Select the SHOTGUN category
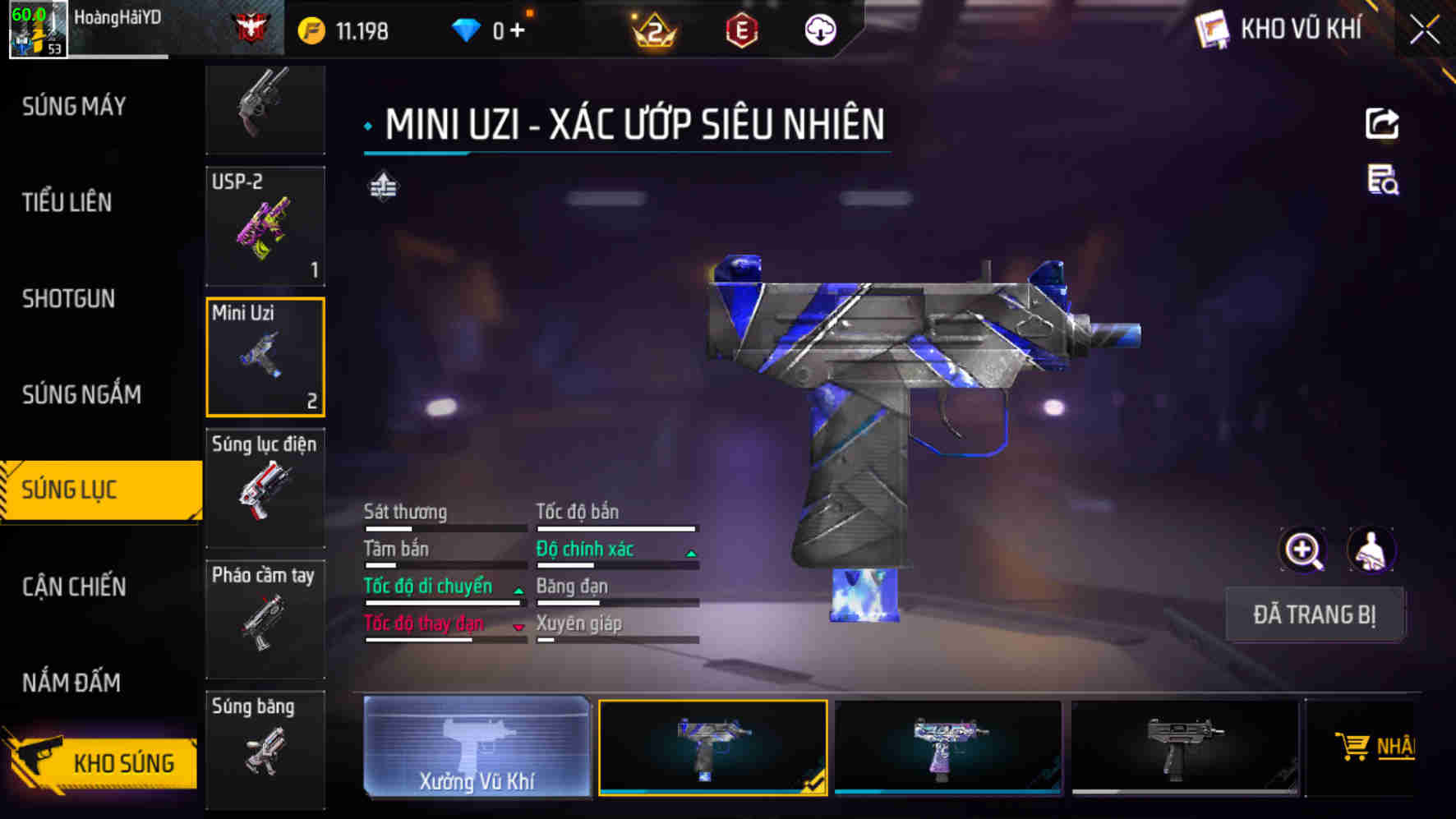This screenshot has height=819, width=1456. pyautogui.click(x=69, y=299)
